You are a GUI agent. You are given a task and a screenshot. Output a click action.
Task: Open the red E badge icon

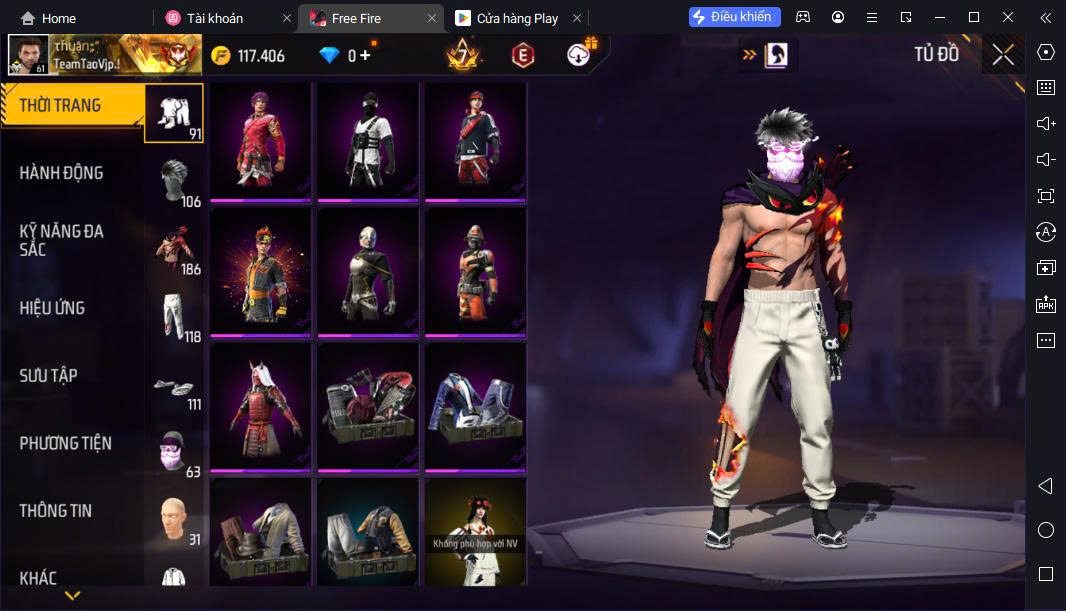pos(522,56)
